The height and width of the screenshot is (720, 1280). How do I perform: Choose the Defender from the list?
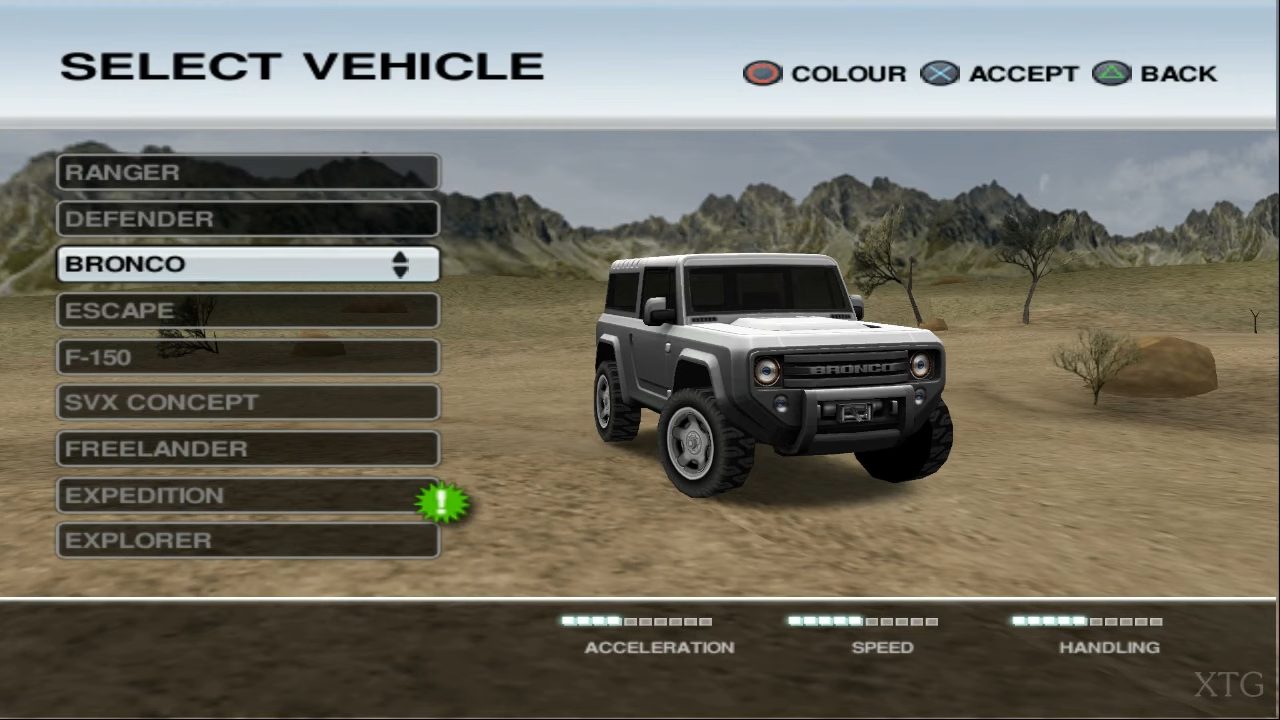click(x=247, y=219)
